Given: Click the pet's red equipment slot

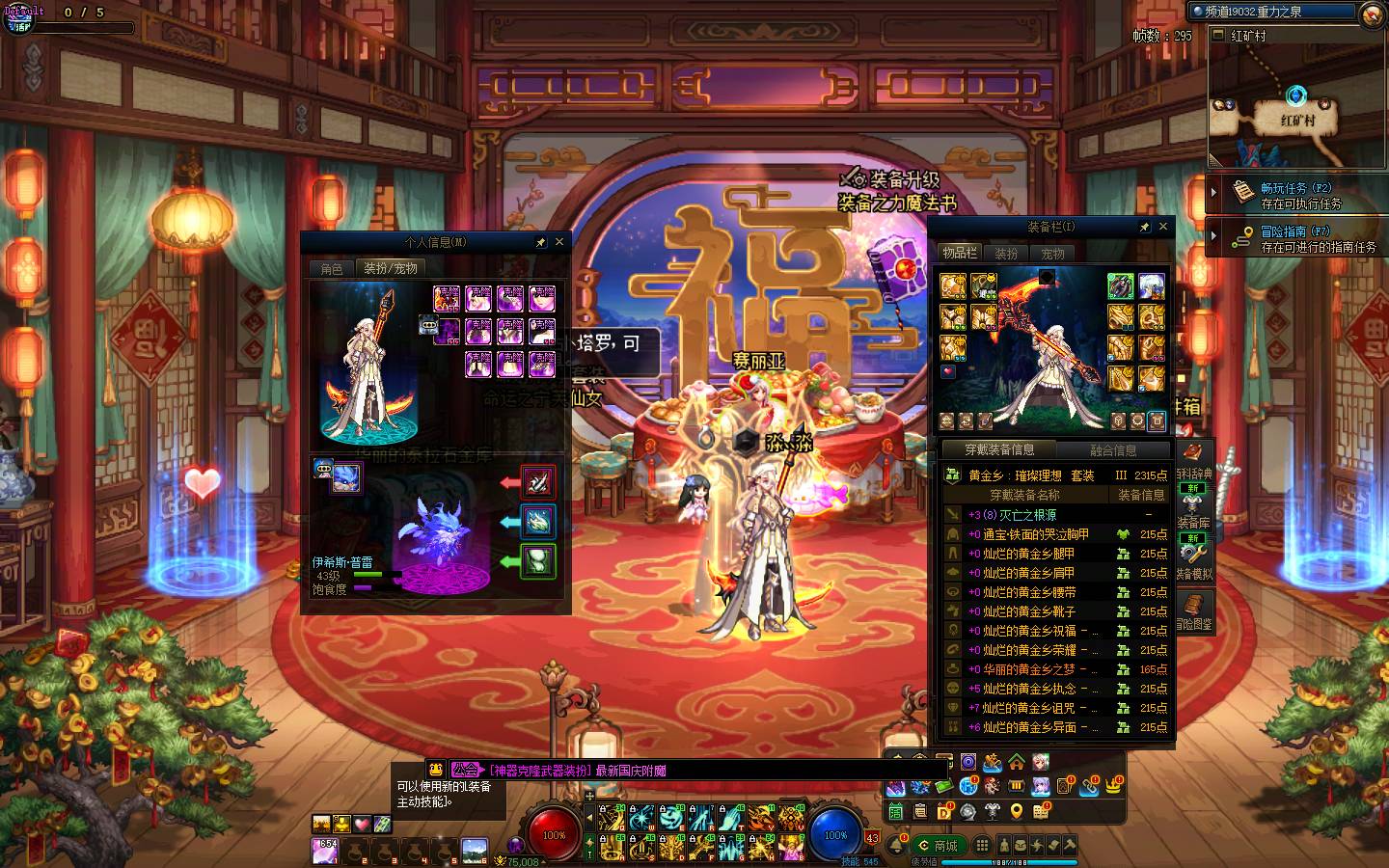Looking at the screenshot, I should (x=537, y=481).
